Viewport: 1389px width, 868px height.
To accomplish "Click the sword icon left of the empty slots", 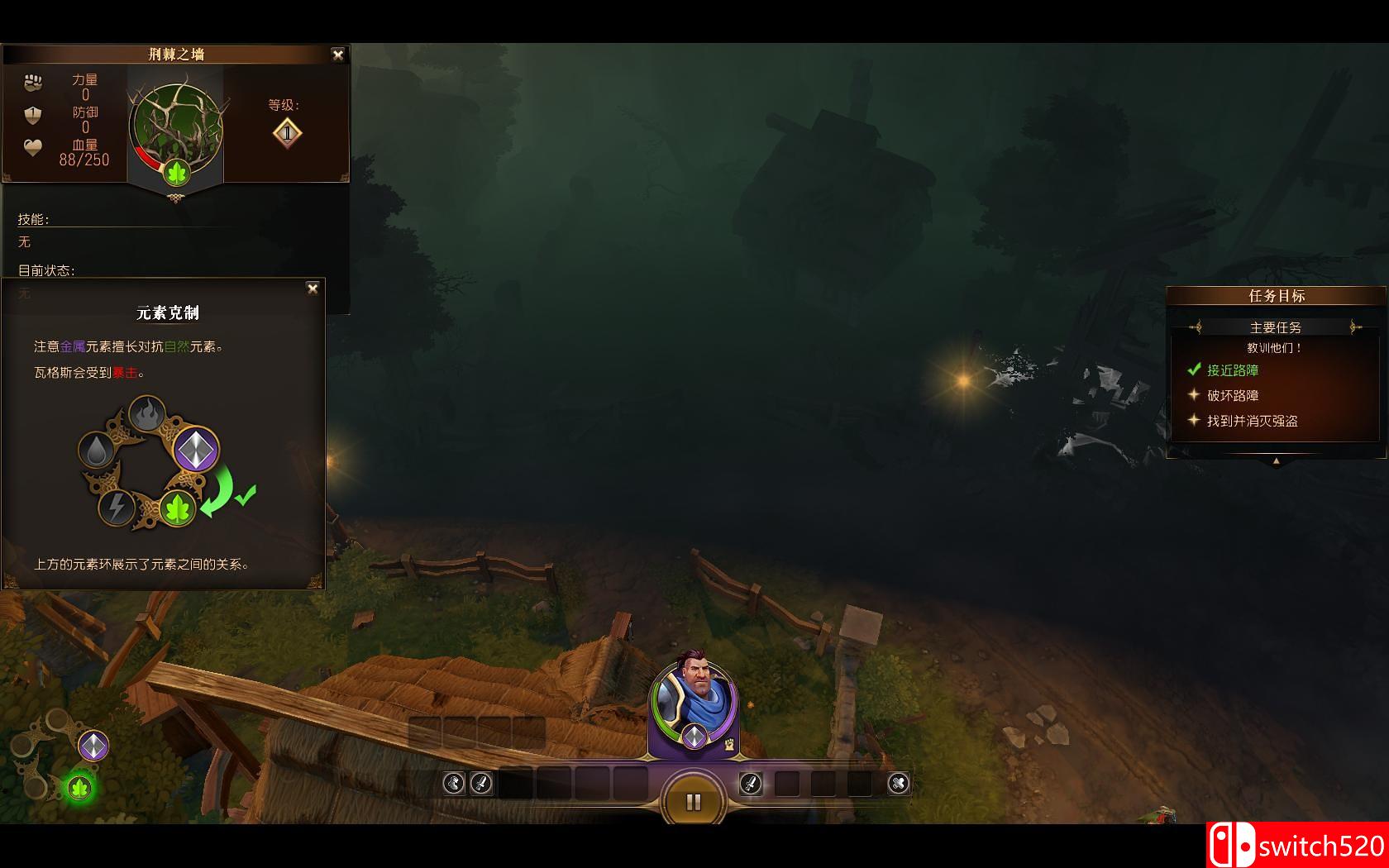I will pyautogui.click(x=481, y=782).
